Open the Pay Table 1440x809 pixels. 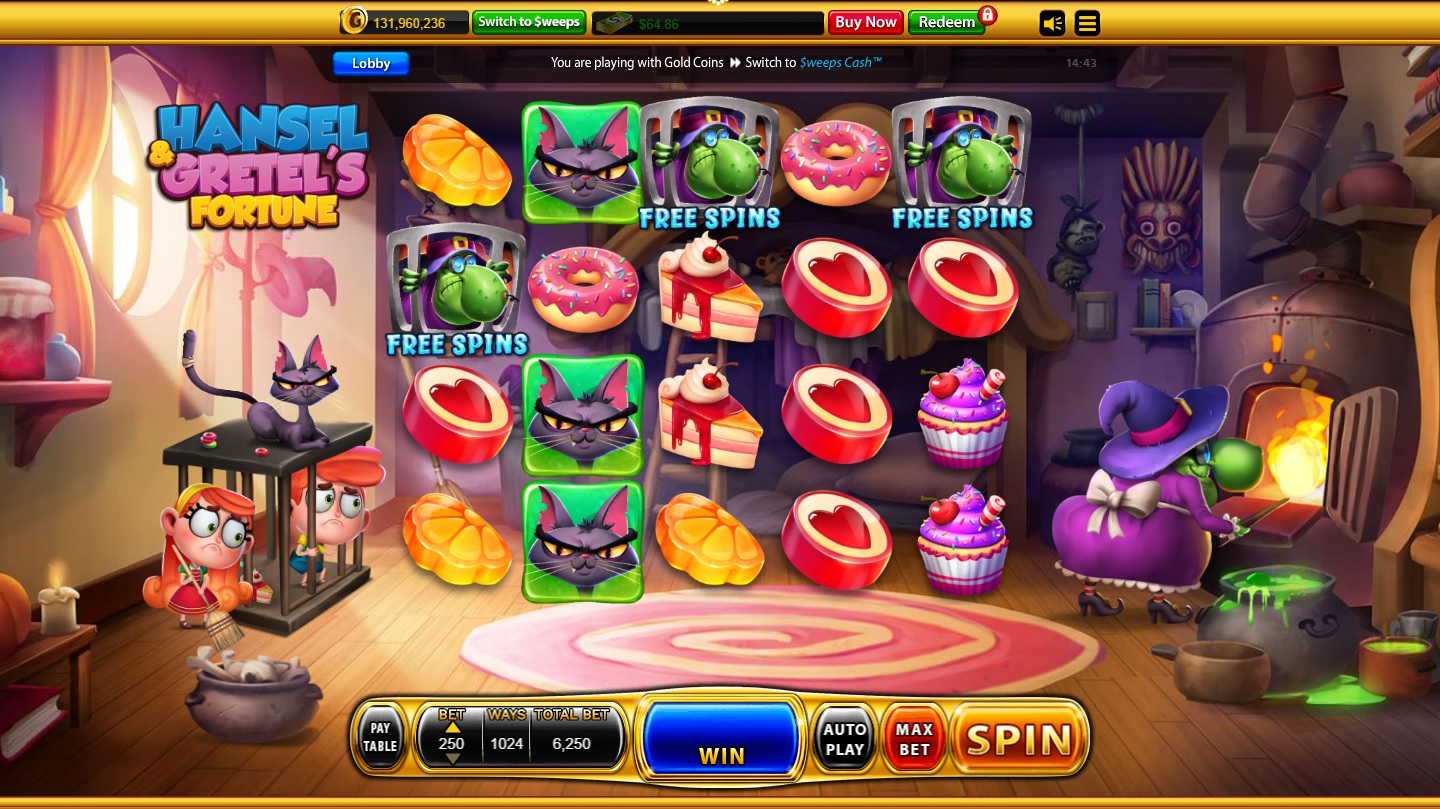[x=379, y=737]
